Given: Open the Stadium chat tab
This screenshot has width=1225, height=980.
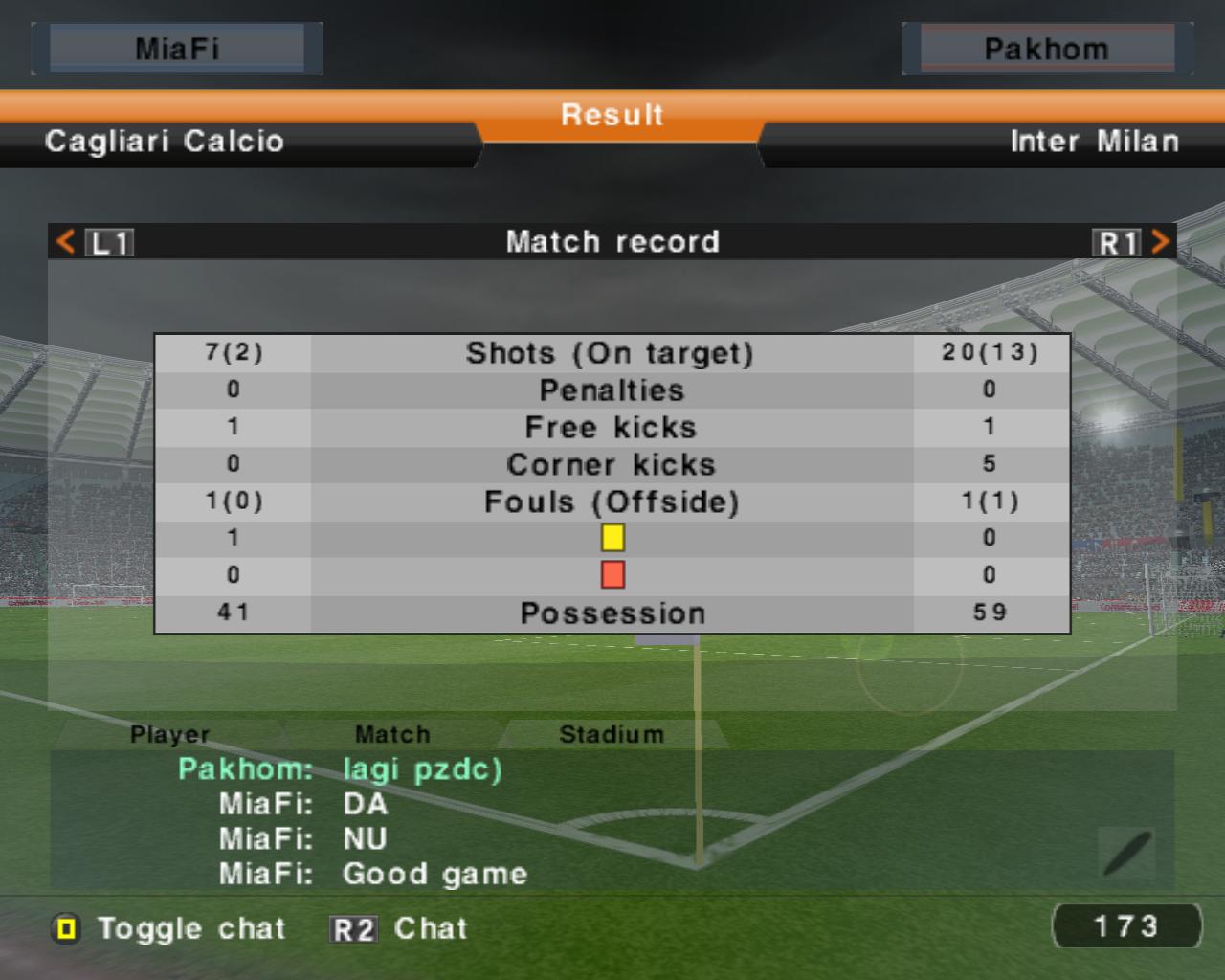Looking at the screenshot, I should [612, 734].
